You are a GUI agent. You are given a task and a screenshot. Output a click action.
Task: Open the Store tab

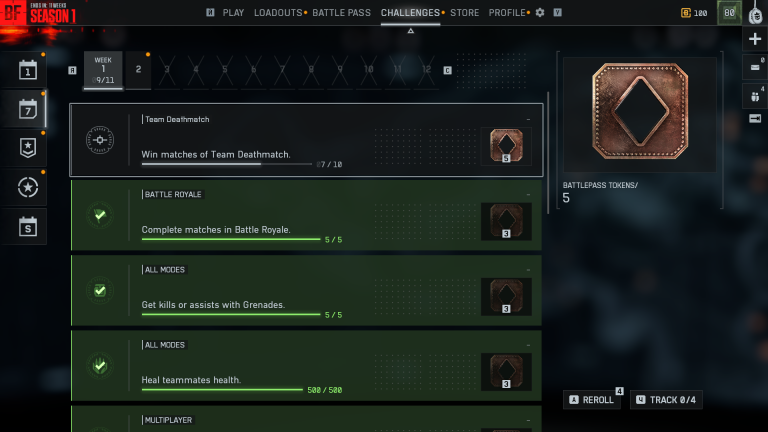click(x=464, y=13)
